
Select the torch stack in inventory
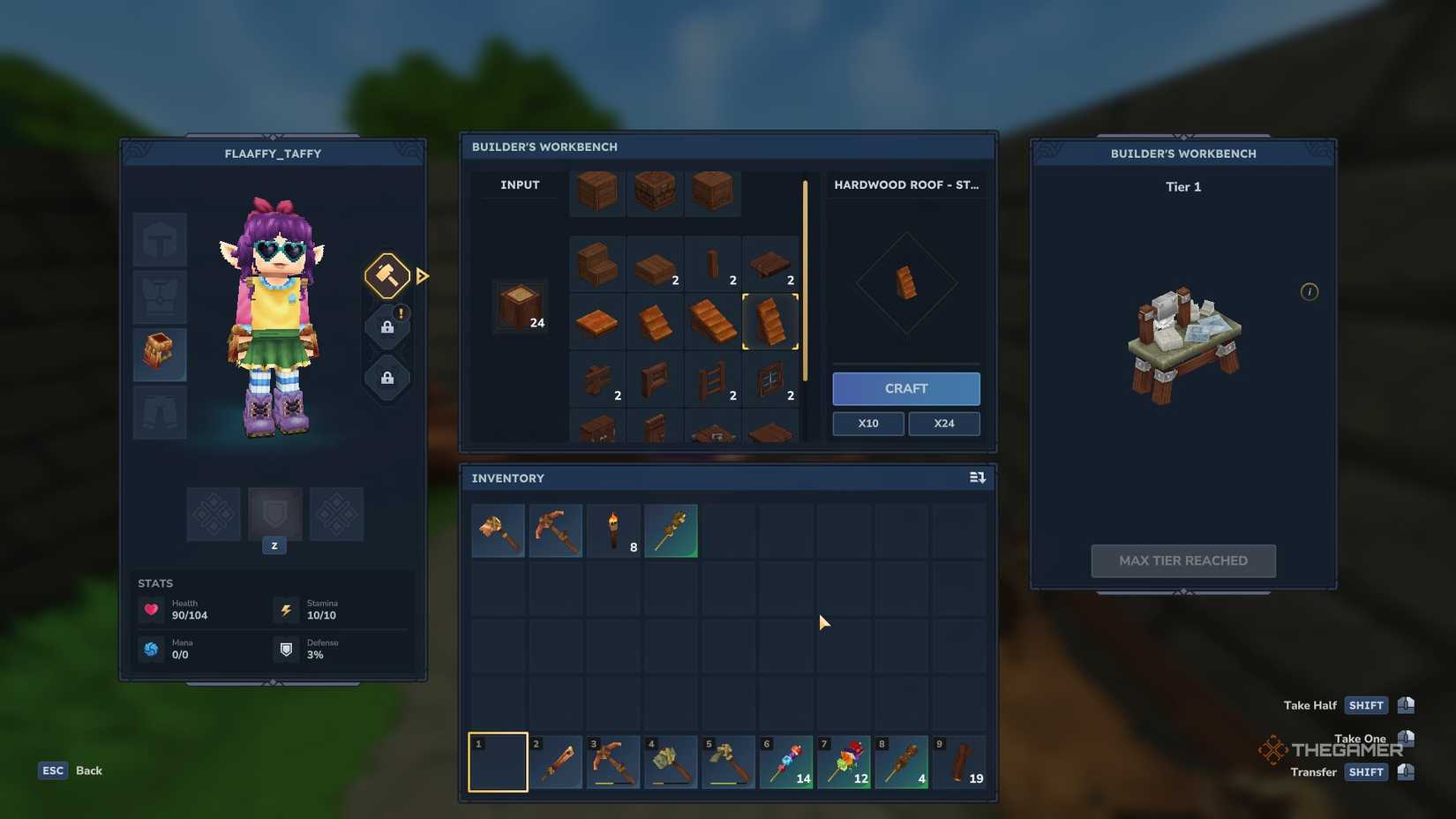613,530
